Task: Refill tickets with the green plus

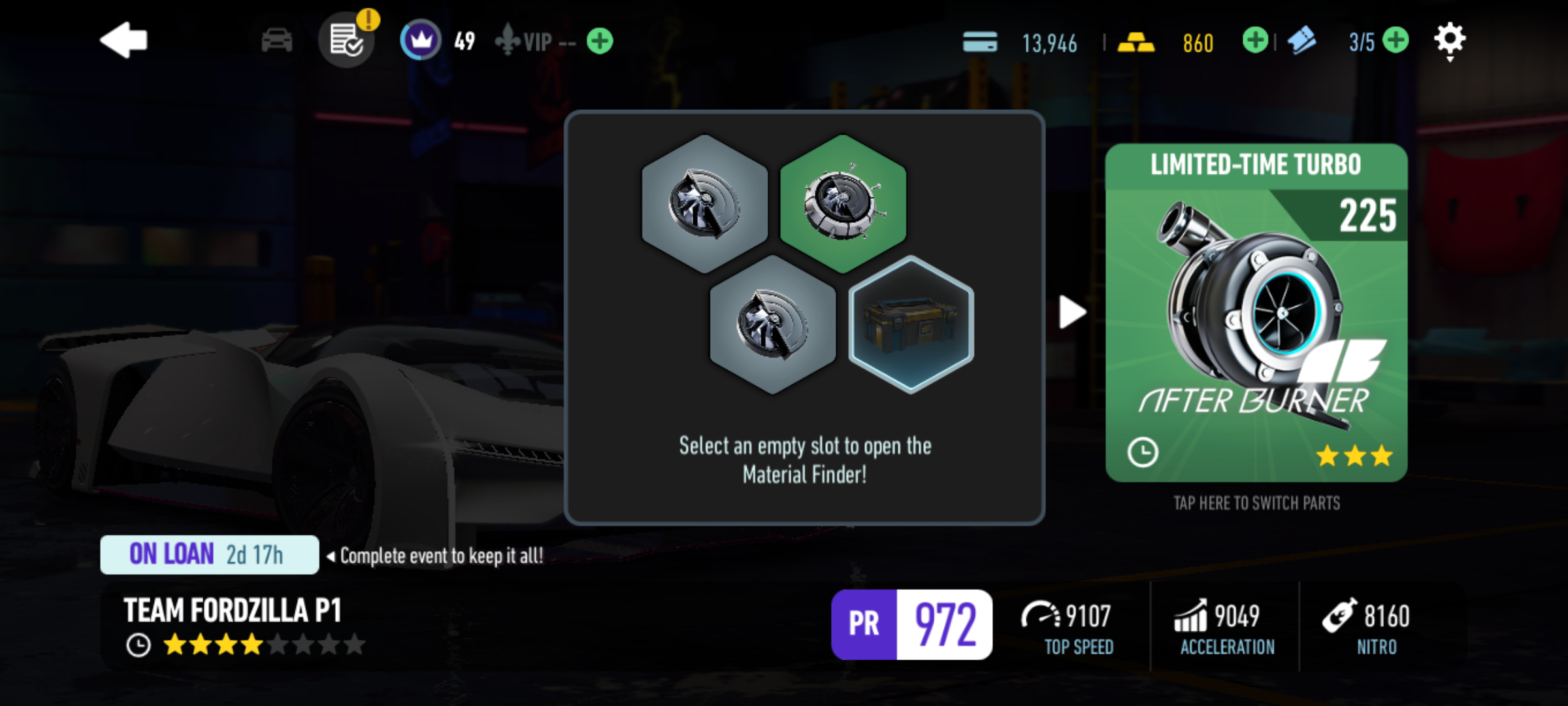Action: tap(1395, 41)
